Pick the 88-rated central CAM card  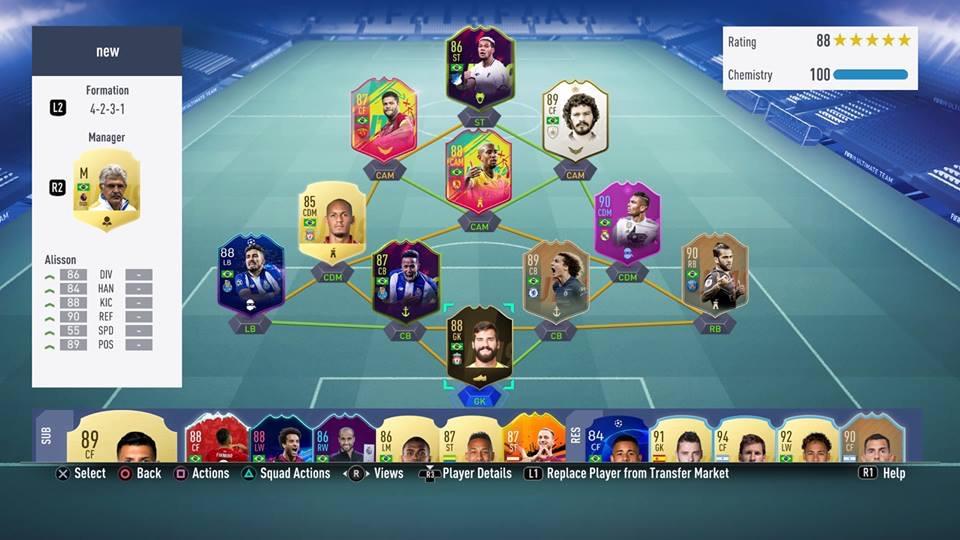pyautogui.click(x=479, y=170)
